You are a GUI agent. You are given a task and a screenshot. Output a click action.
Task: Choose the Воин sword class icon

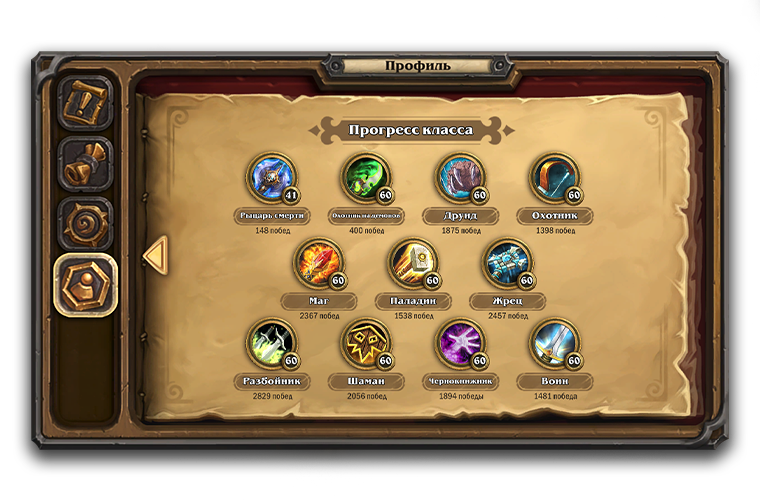coord(554,345)
